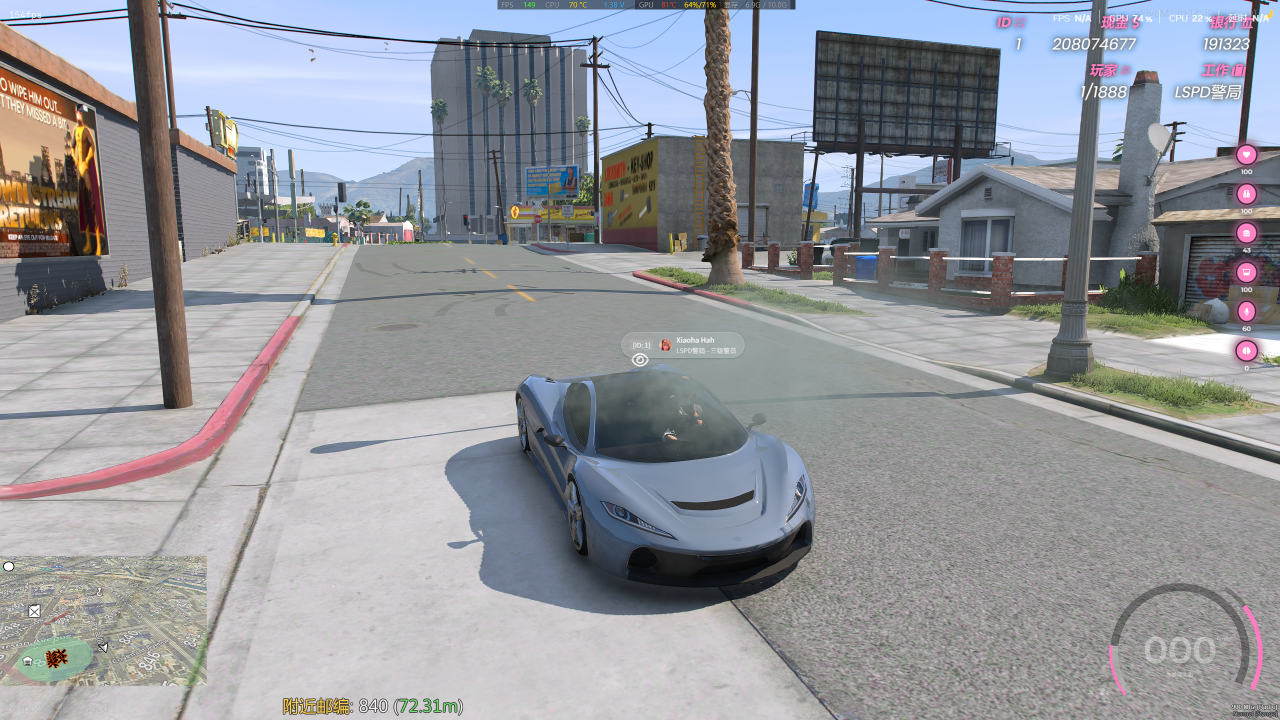This screenshot has height=720, width=1280.
Task: Open the minimap
Action: click(x=103, y=620)
